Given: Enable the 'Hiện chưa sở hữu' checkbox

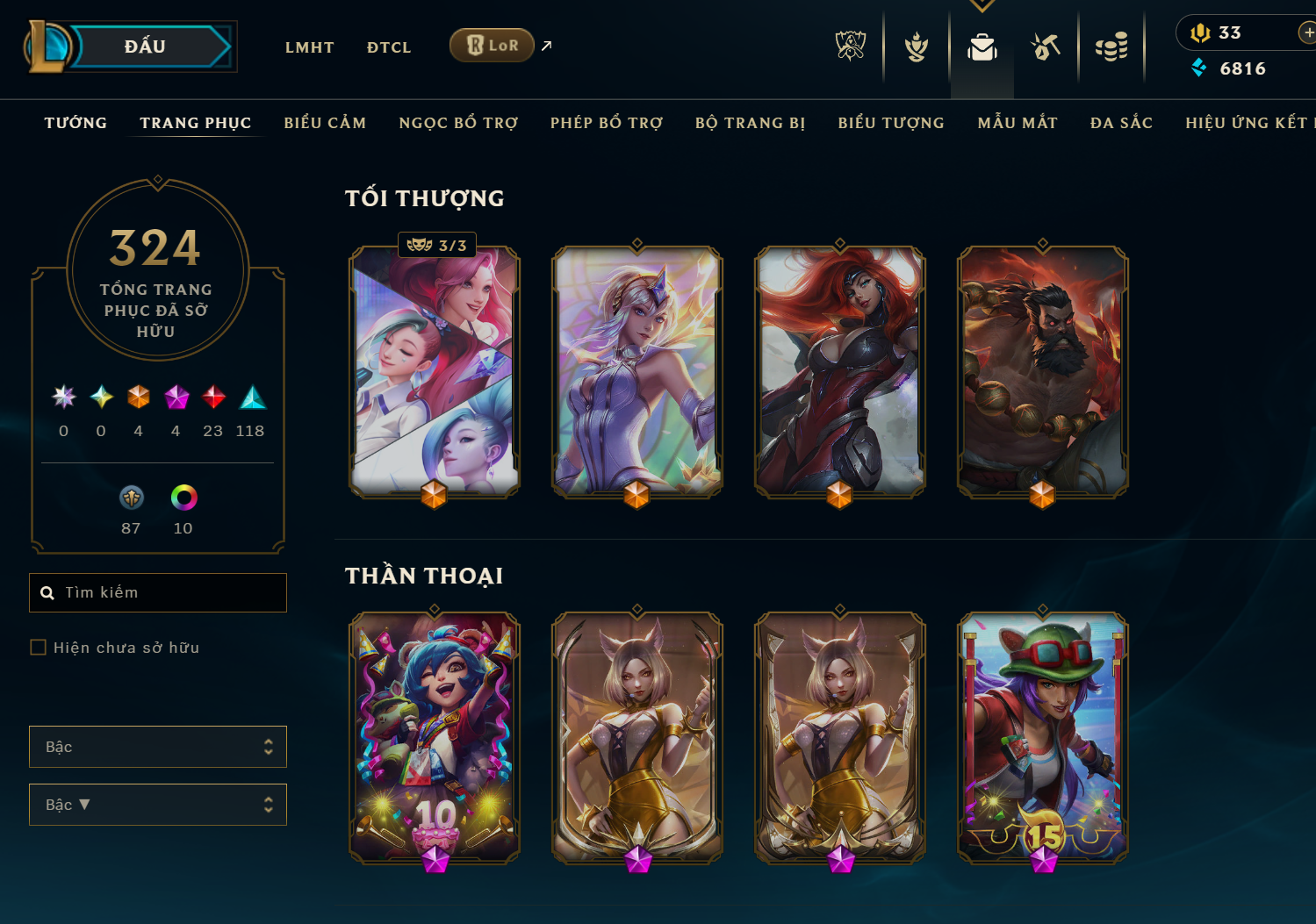Looking at the screenshot, I should [39, 647].
